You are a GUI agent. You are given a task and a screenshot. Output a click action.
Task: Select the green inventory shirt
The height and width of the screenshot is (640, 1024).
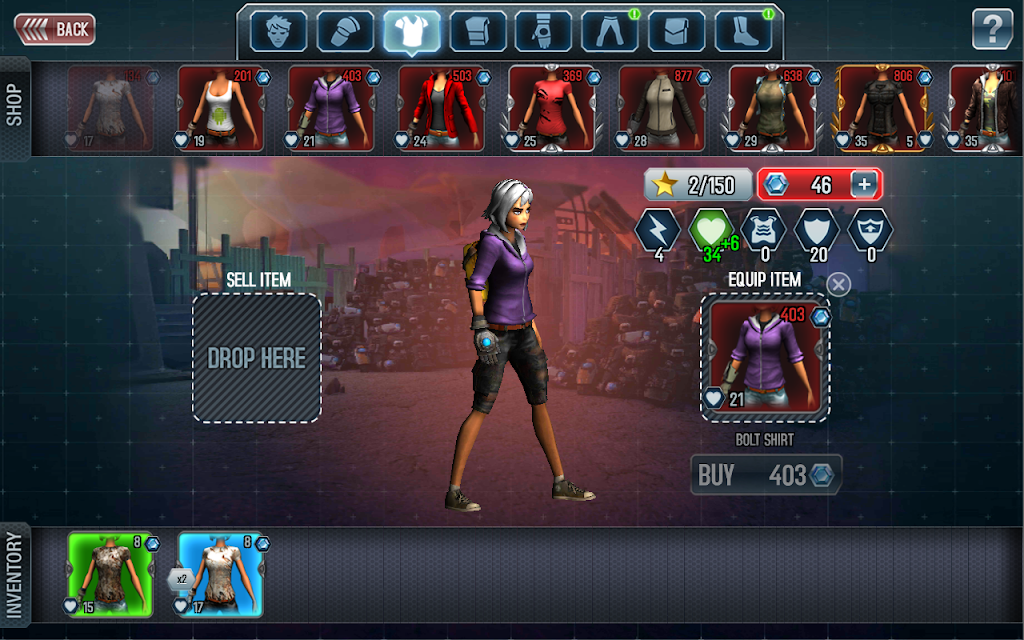111,574
